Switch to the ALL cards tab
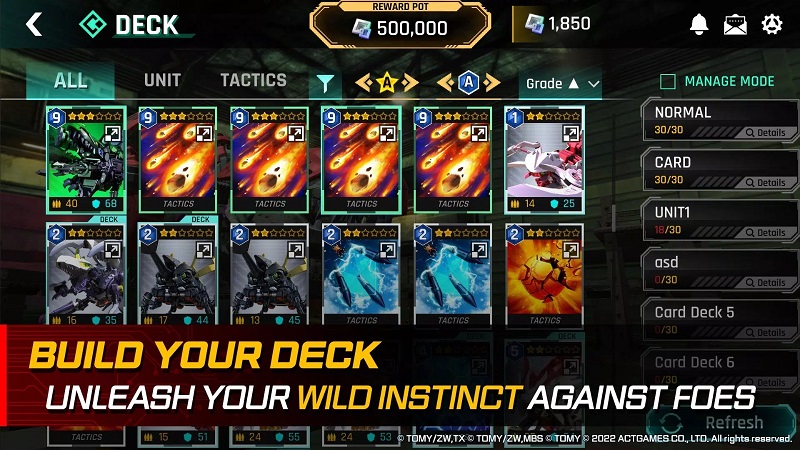 click(x=71, y=81)
